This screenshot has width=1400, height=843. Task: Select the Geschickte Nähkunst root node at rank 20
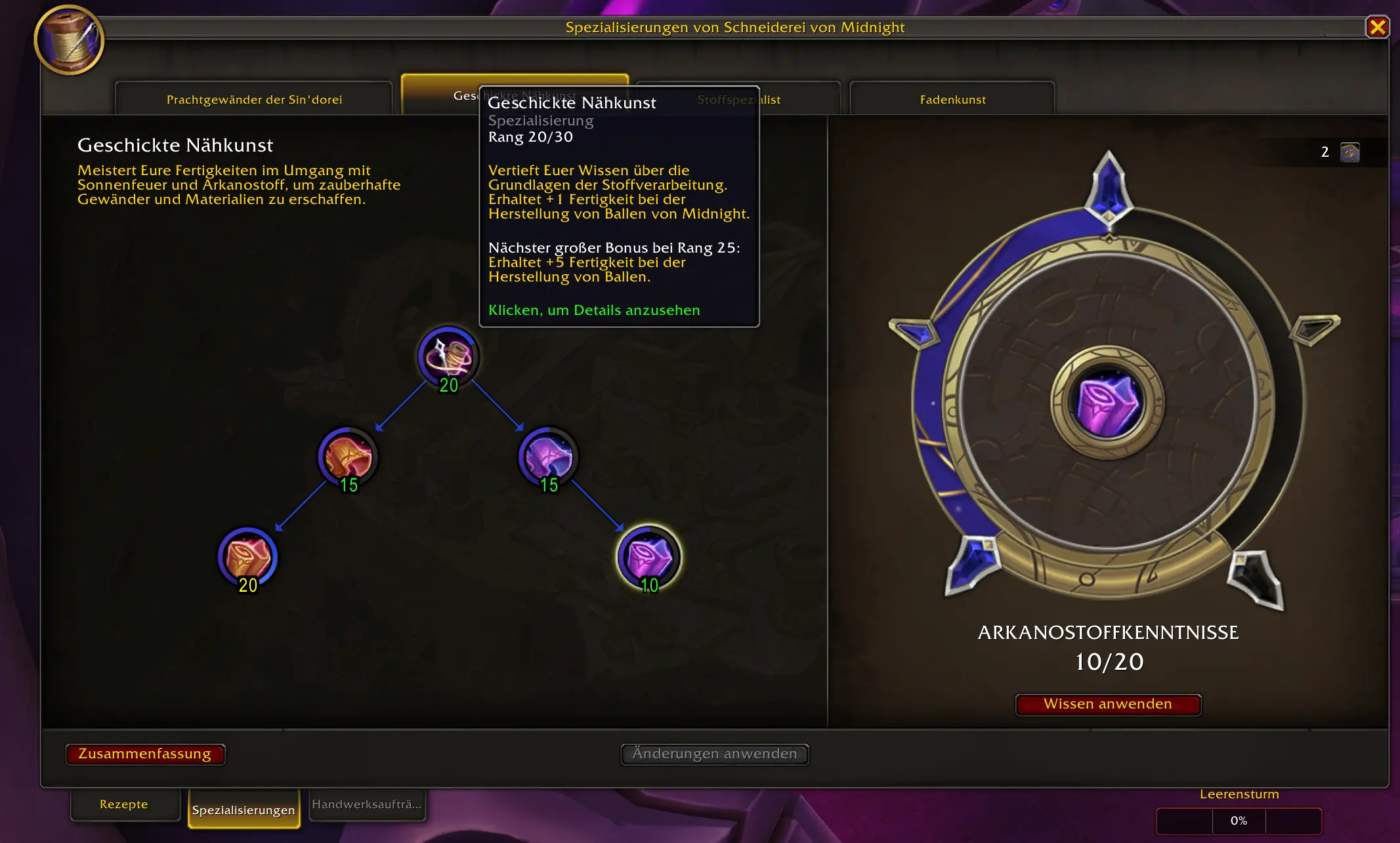pyautogui.click(x=448, y=358)
